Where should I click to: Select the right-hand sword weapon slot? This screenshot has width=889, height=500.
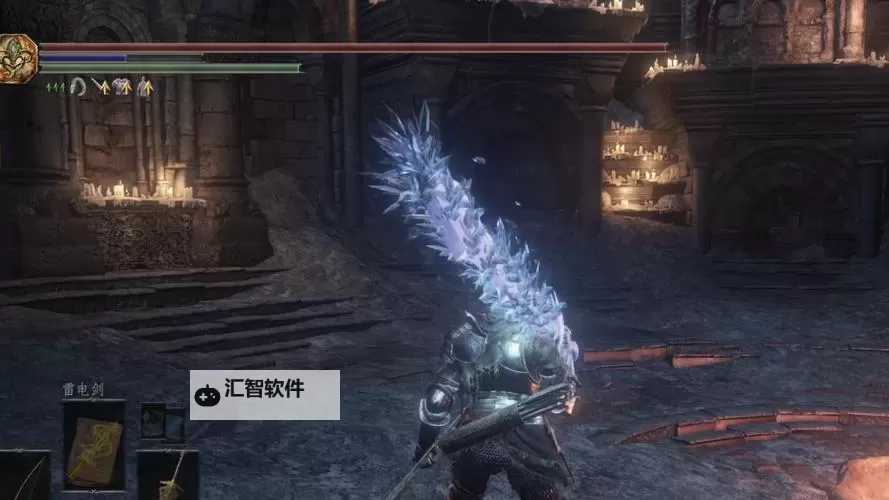pos(168,476)
